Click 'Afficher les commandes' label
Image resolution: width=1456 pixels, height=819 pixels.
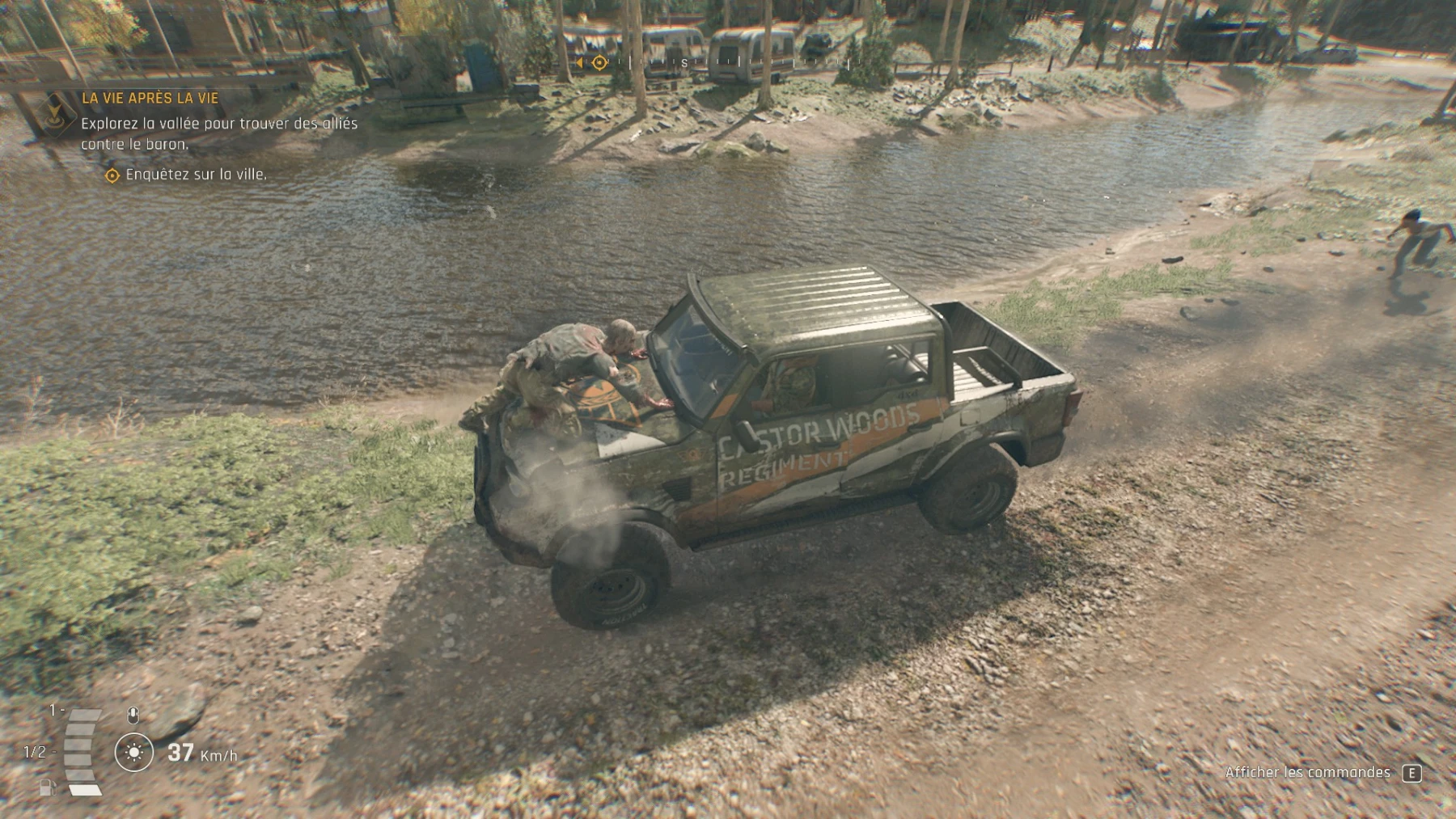pyautogui.click(x=1307, y=773)
